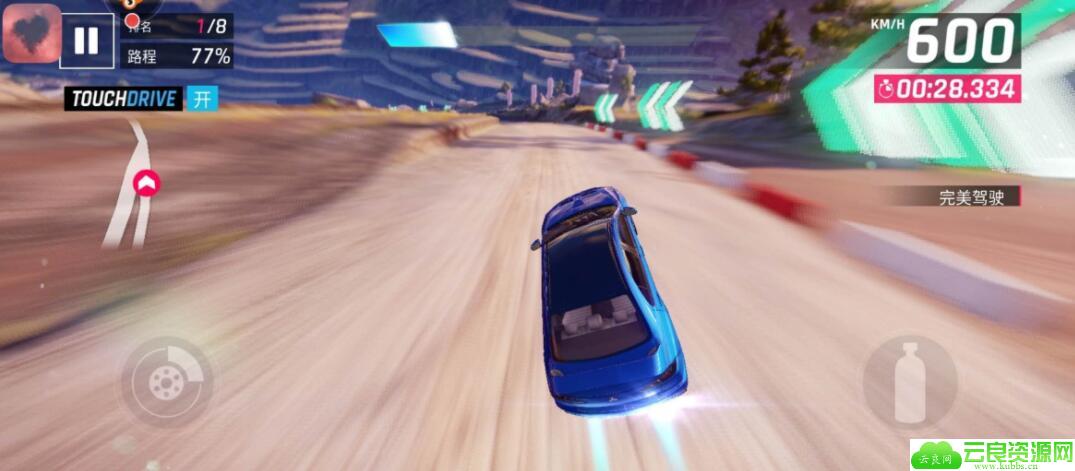1075x471 pixels.
Task: Toggle the TouchDrive switch
Action: pyautogui.click(x=203, y=99)
